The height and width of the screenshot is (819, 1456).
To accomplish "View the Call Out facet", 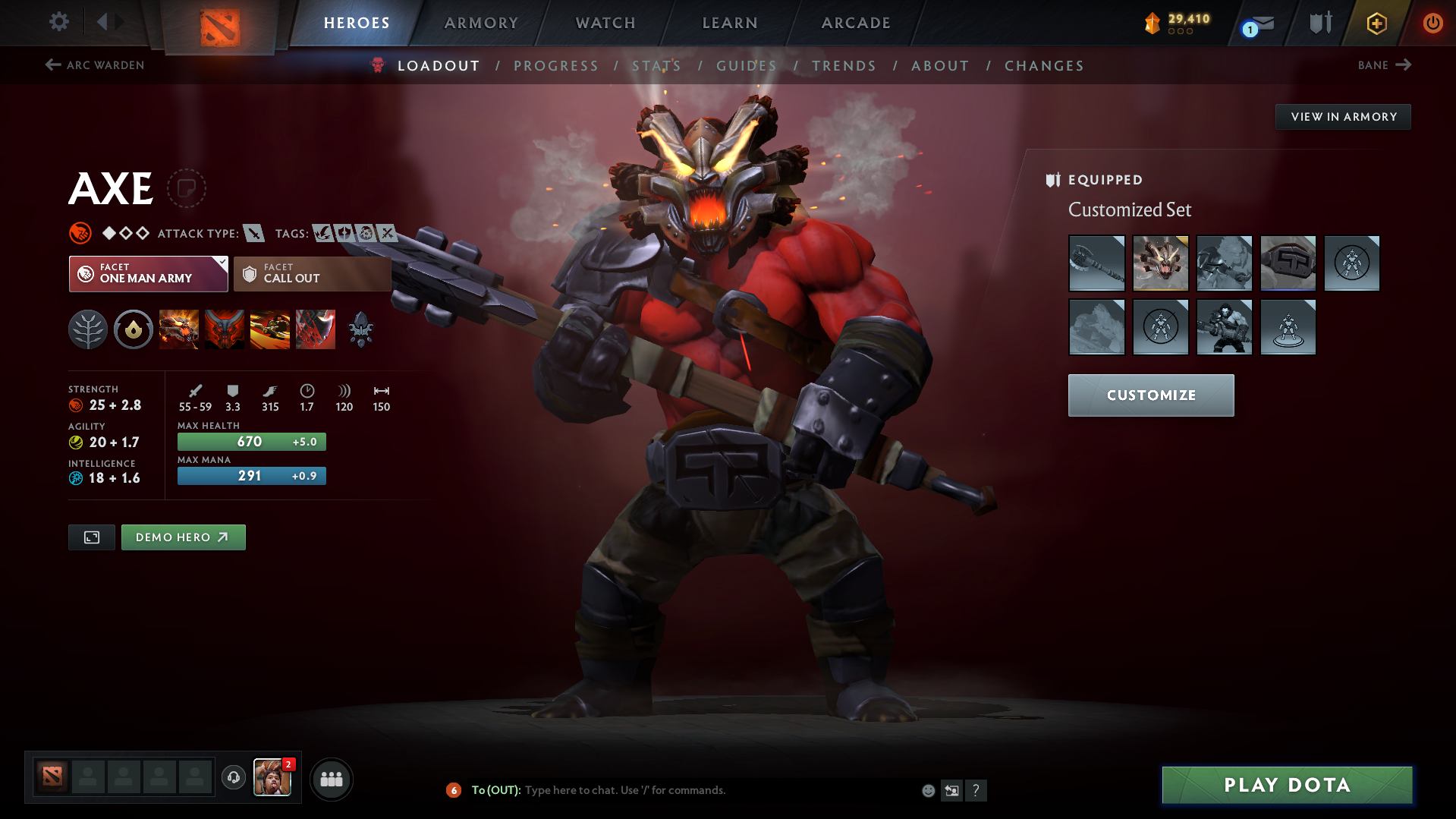I will pos(312,273).
